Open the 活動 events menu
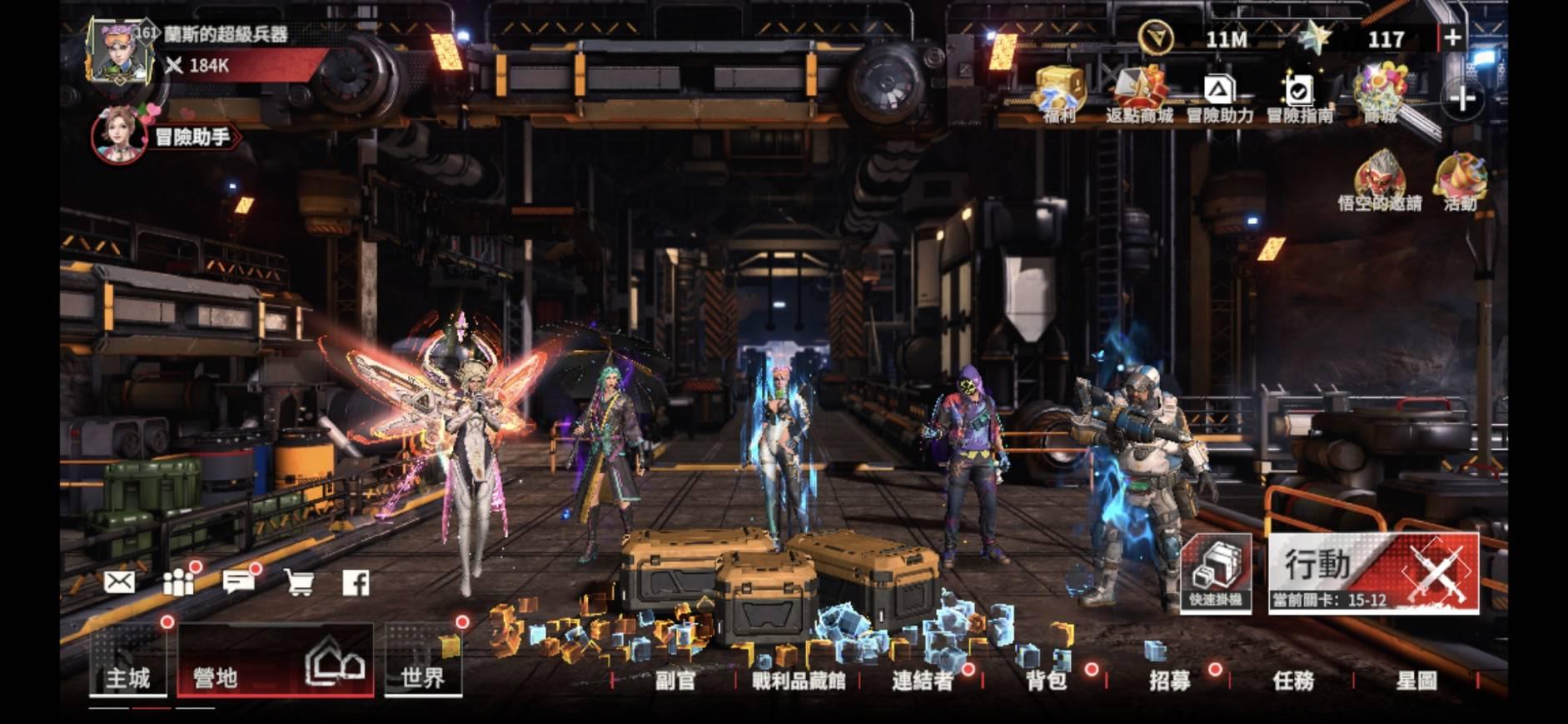 click(1460, 181)
